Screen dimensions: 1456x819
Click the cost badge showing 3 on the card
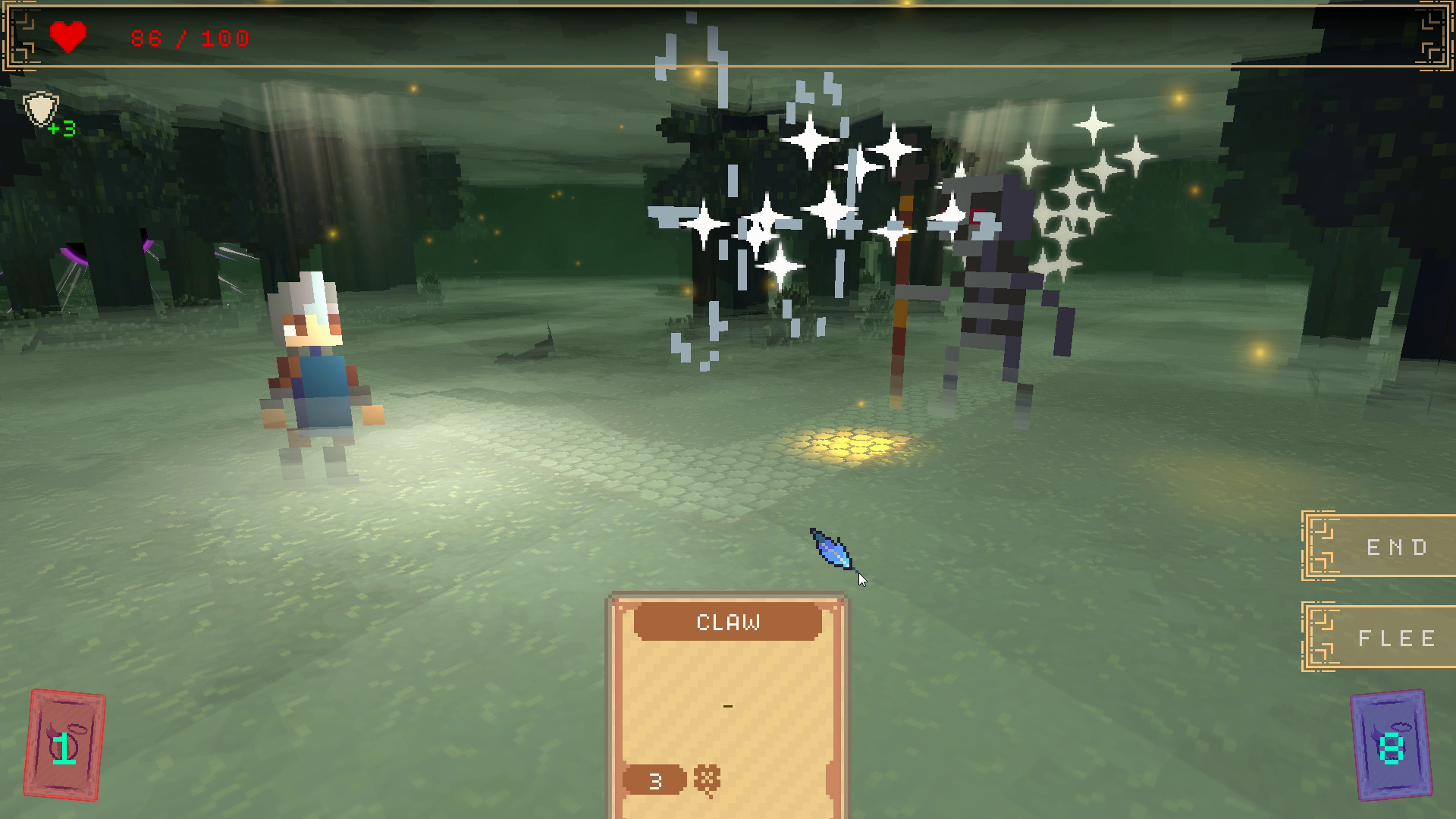[654, 780]
